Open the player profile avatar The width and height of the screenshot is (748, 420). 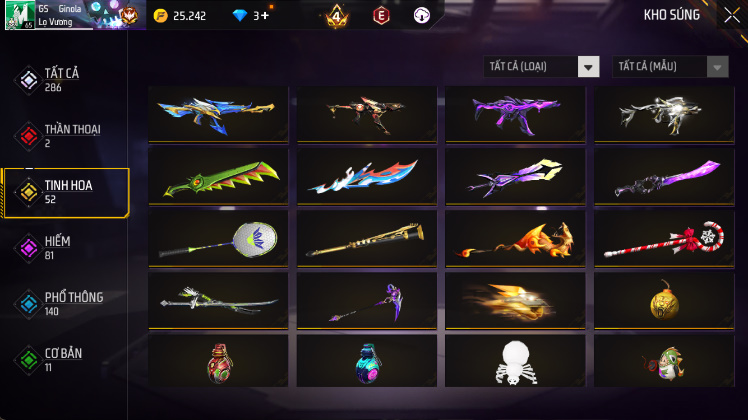click(18, 15)
